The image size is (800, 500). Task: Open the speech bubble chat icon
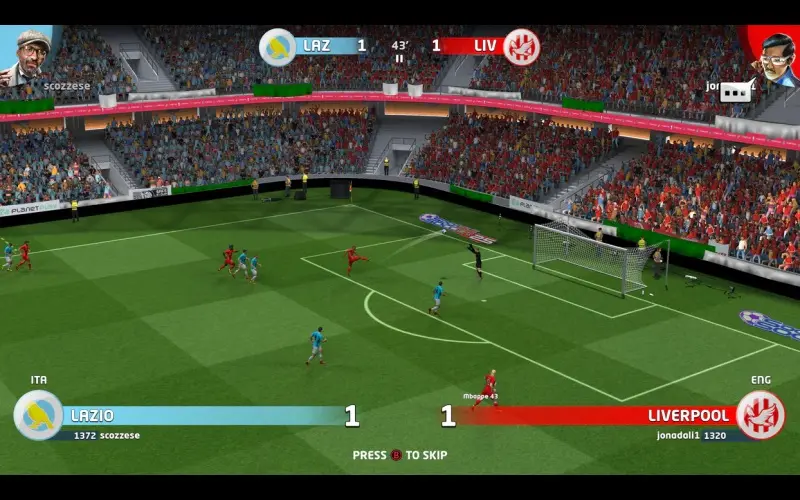736,91
